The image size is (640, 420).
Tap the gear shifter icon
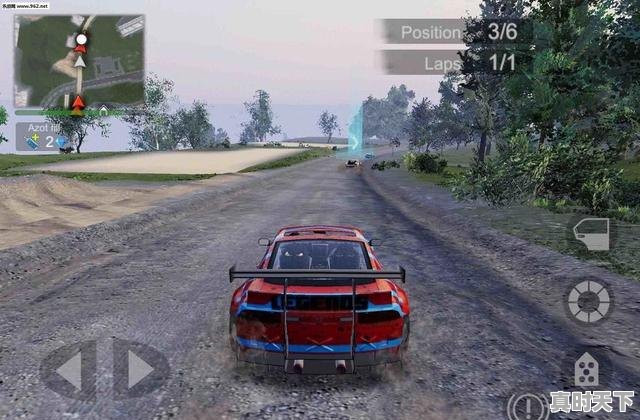(587, 371)
